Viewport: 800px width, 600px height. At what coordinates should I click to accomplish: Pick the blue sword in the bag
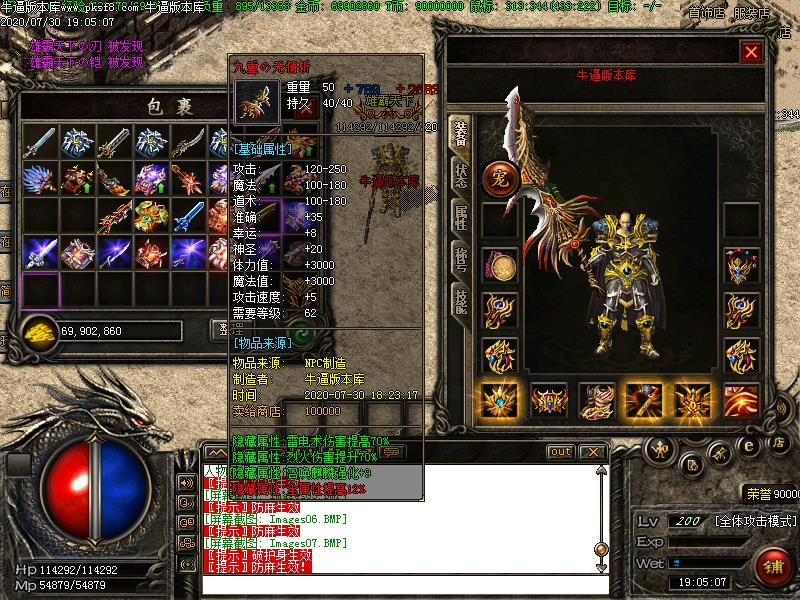(188, 215)
